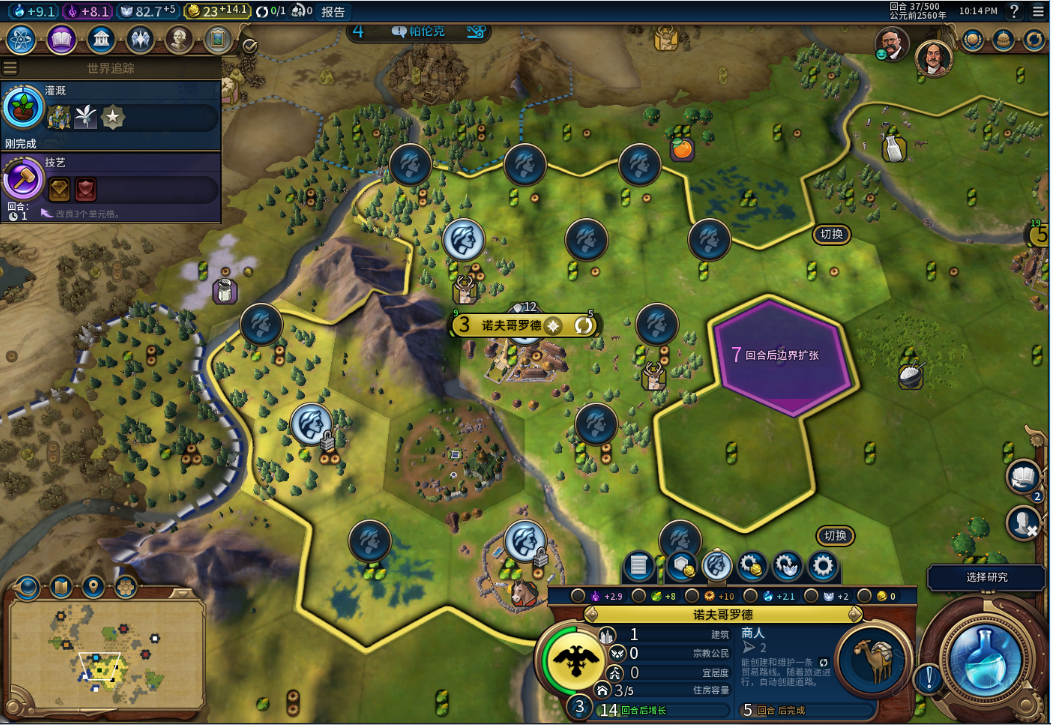Viewport: 1051px width, 725px height.
Task: Toggle the minimap lens globe button
Action: pos(27,586)
